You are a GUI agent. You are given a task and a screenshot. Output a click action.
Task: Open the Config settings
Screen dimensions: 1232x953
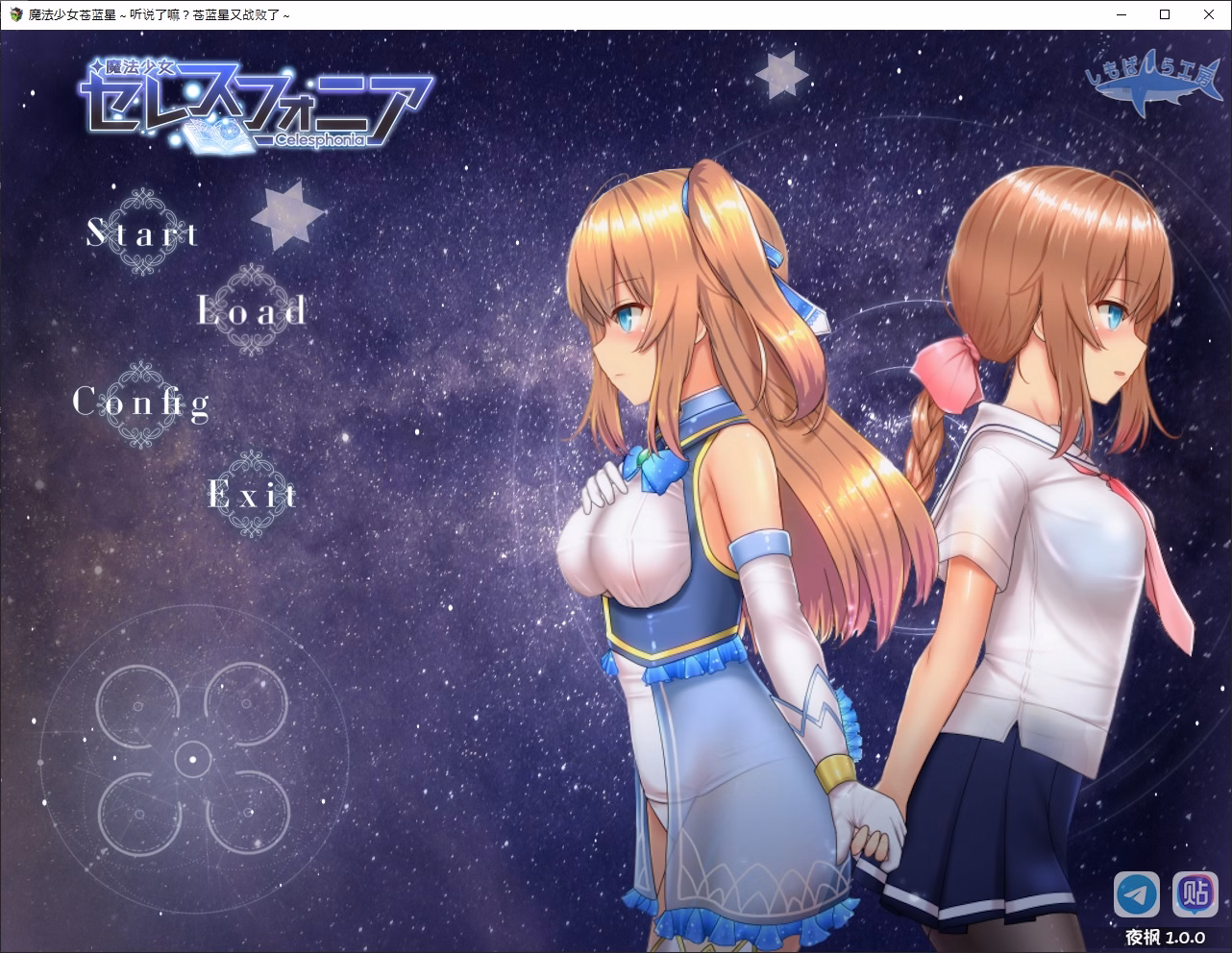click(141, 402)
